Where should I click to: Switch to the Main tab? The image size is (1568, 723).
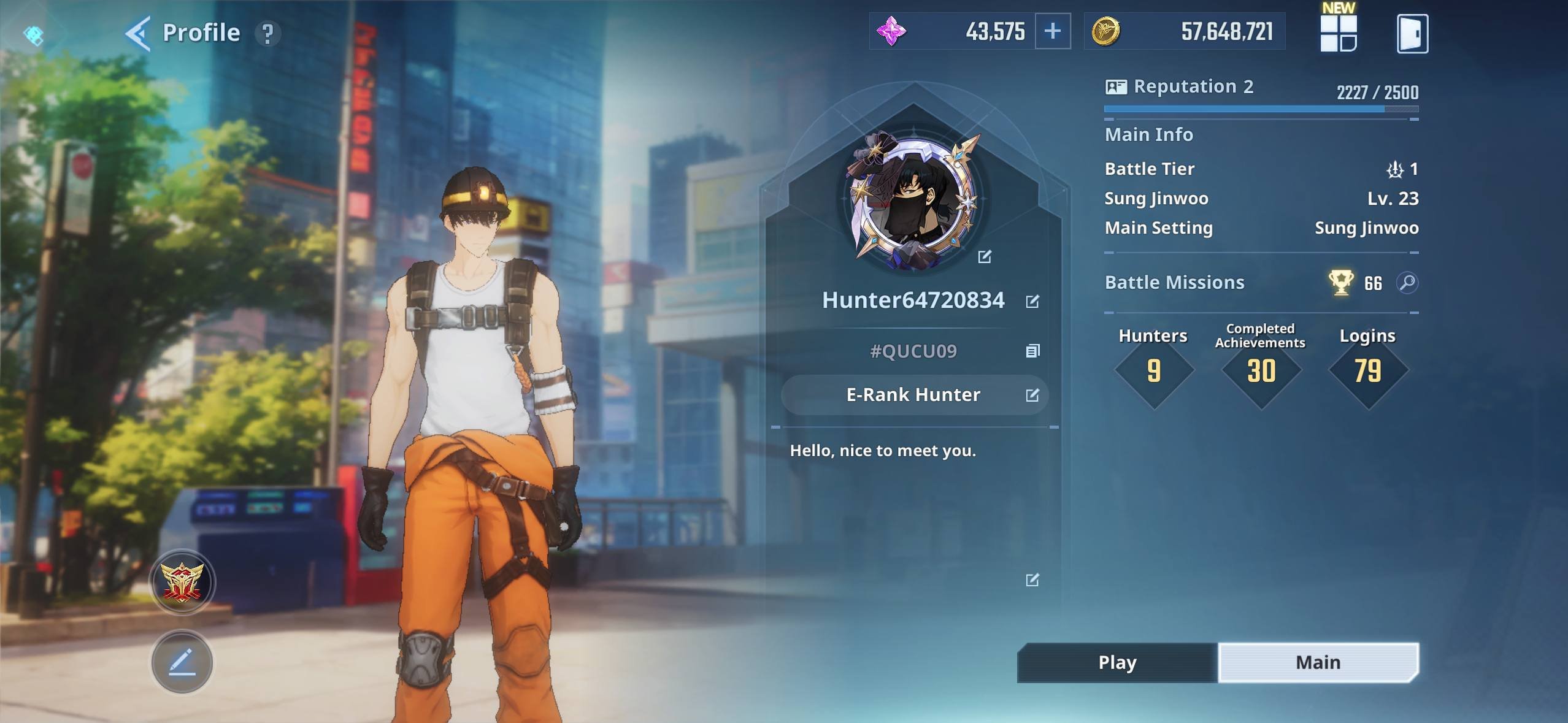(1318, 662)
